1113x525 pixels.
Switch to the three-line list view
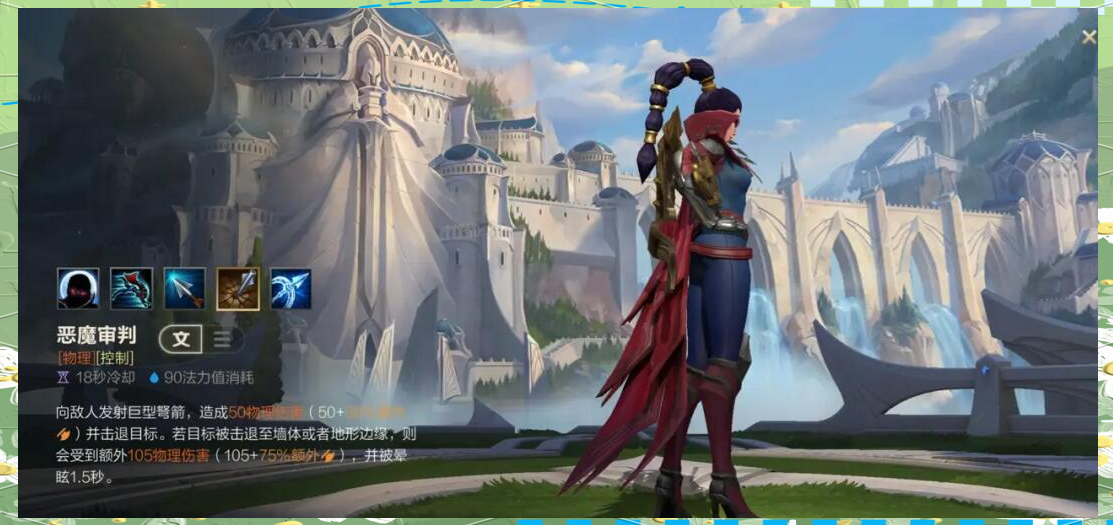[x=222, y=338]
